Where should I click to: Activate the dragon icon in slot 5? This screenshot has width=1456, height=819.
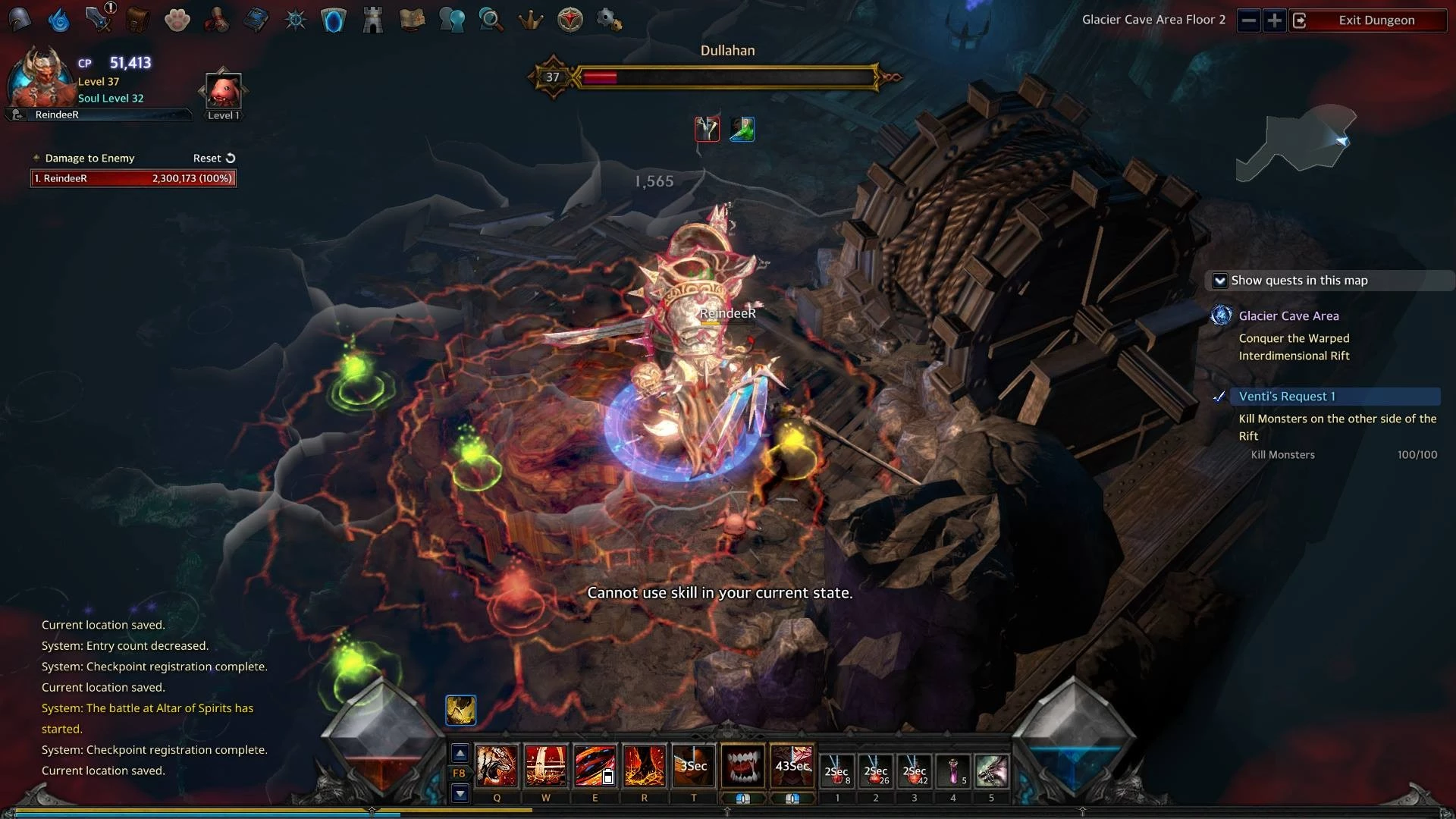pyautogui.click(x=991, y=771)
